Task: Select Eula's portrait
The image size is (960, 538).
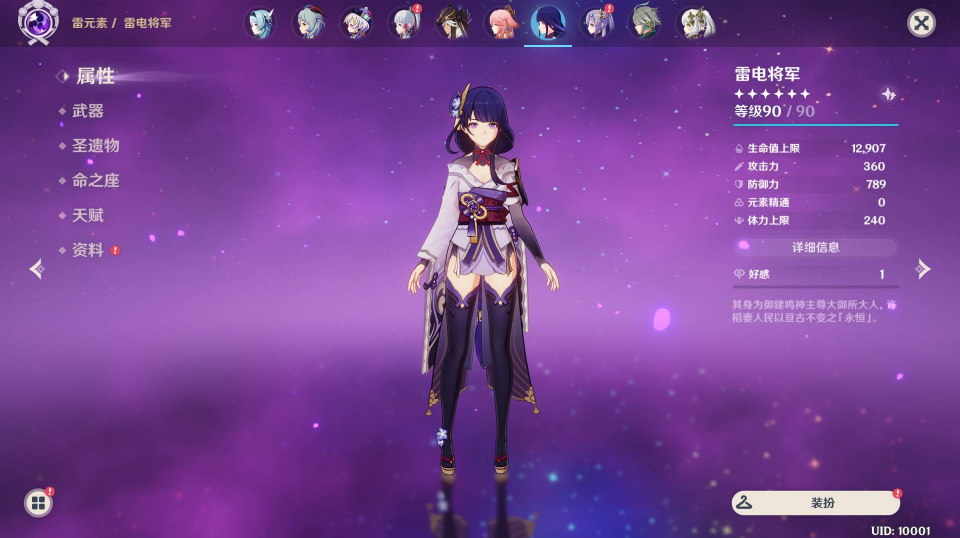Action: pos(260,23)
